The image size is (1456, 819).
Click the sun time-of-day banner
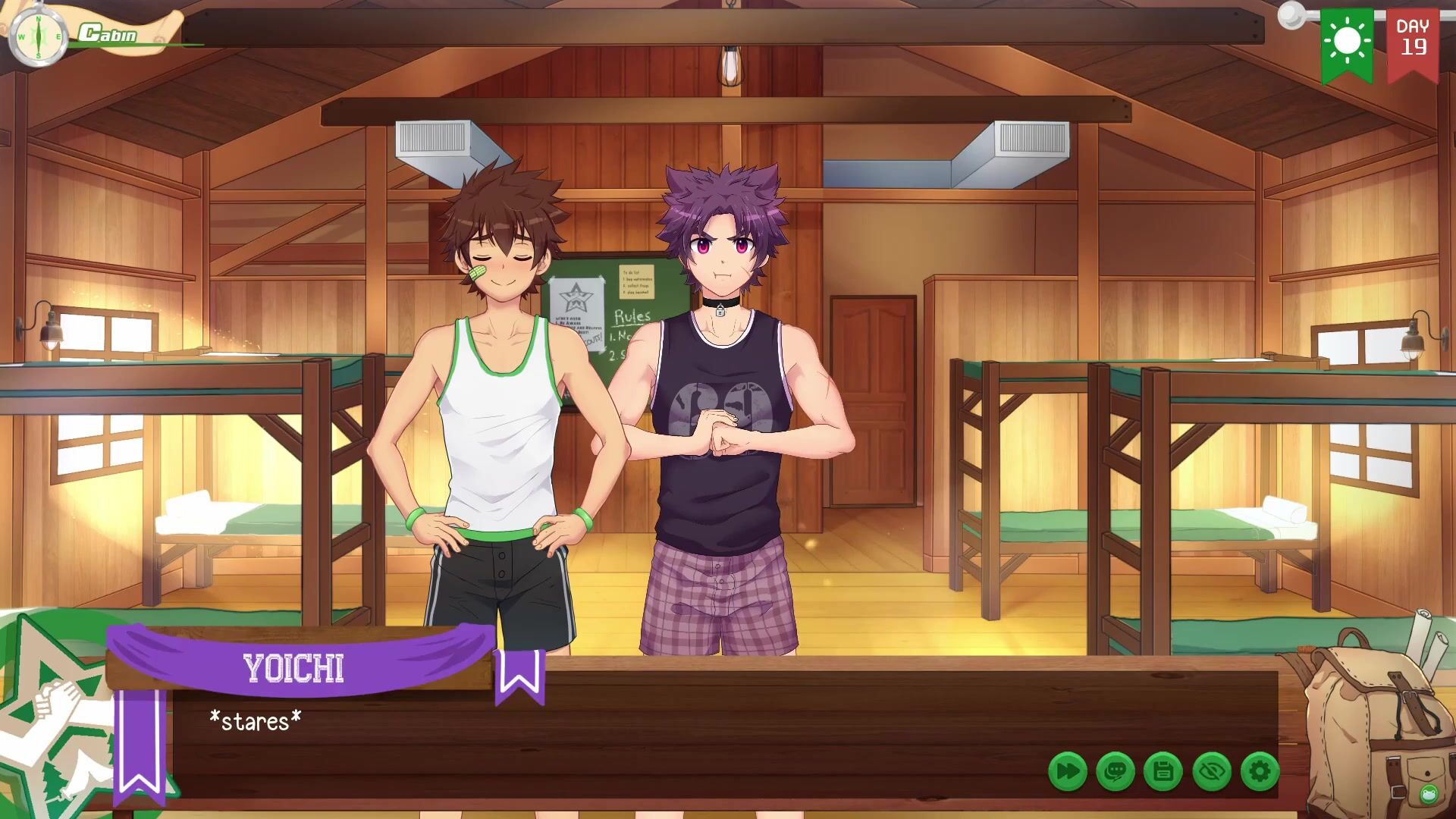[1347, 42]
